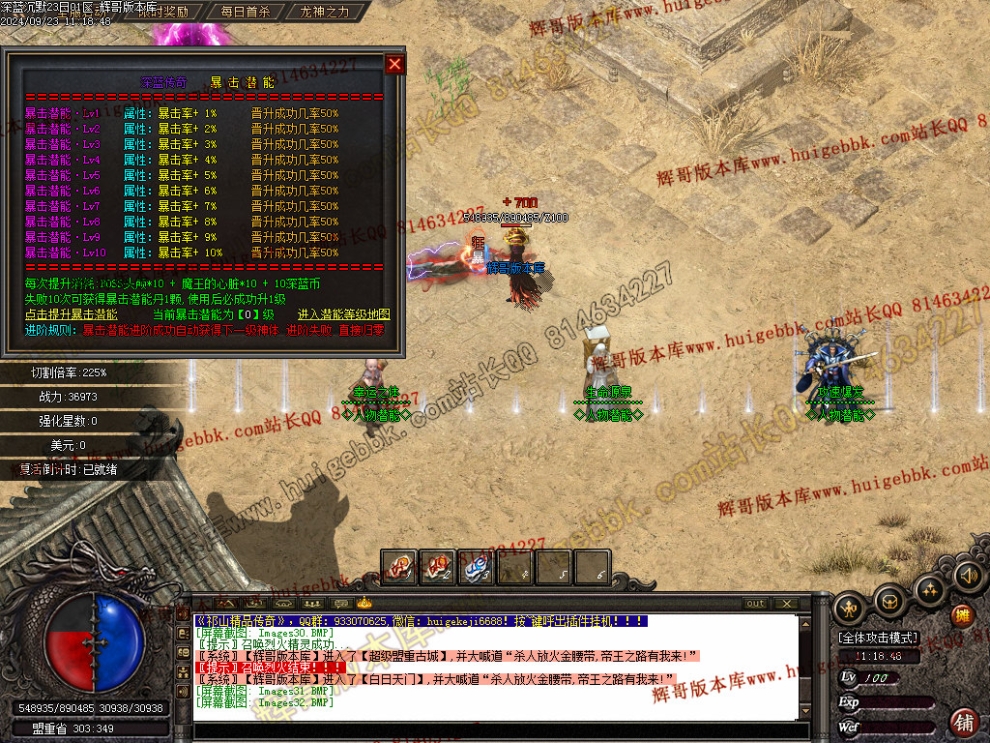Close the 暴击潜能 panel with the red X
Image resolution: width=990 pixels, height=743 pixels.
coord(395,65)
